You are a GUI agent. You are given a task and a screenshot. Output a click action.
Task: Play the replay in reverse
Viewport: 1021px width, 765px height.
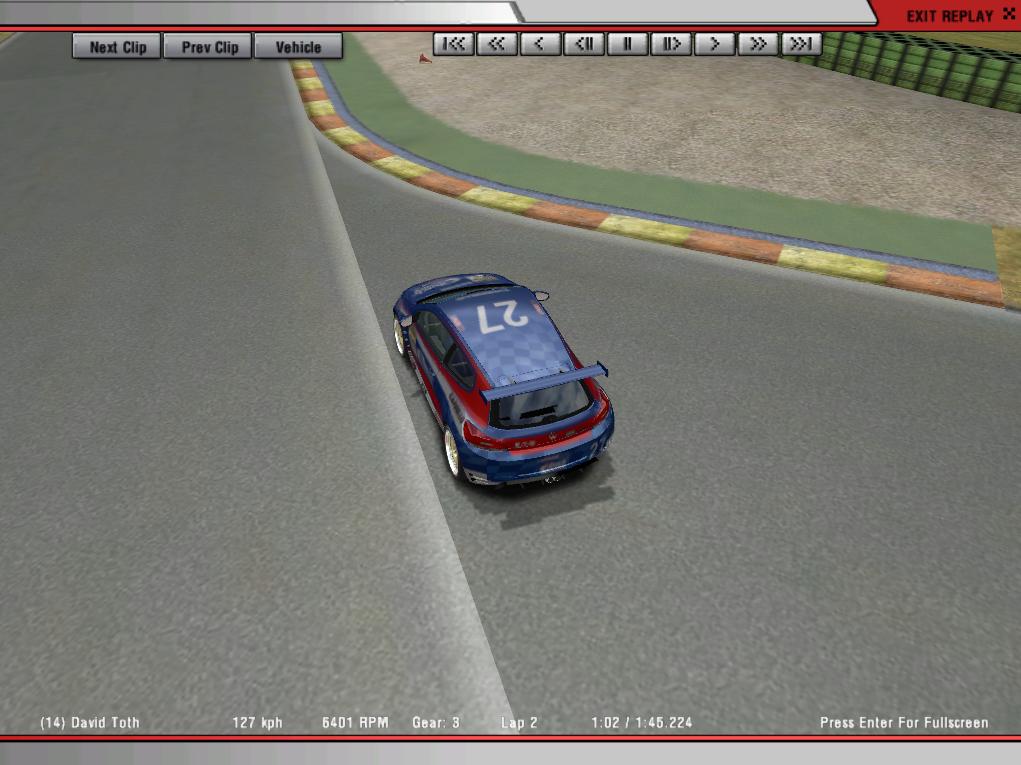(540, 44)
